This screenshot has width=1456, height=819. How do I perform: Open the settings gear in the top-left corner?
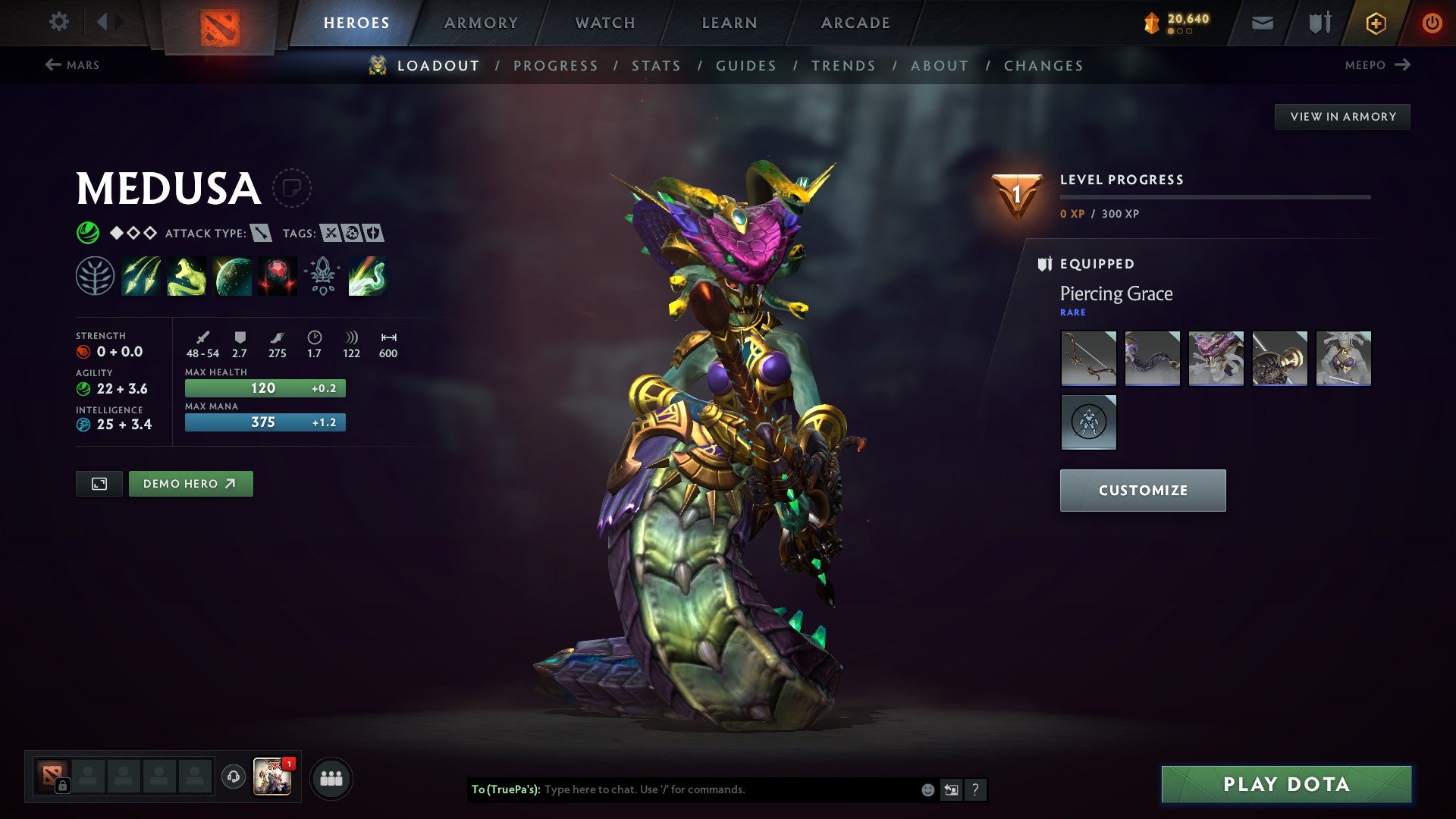(x=58, y=22)
